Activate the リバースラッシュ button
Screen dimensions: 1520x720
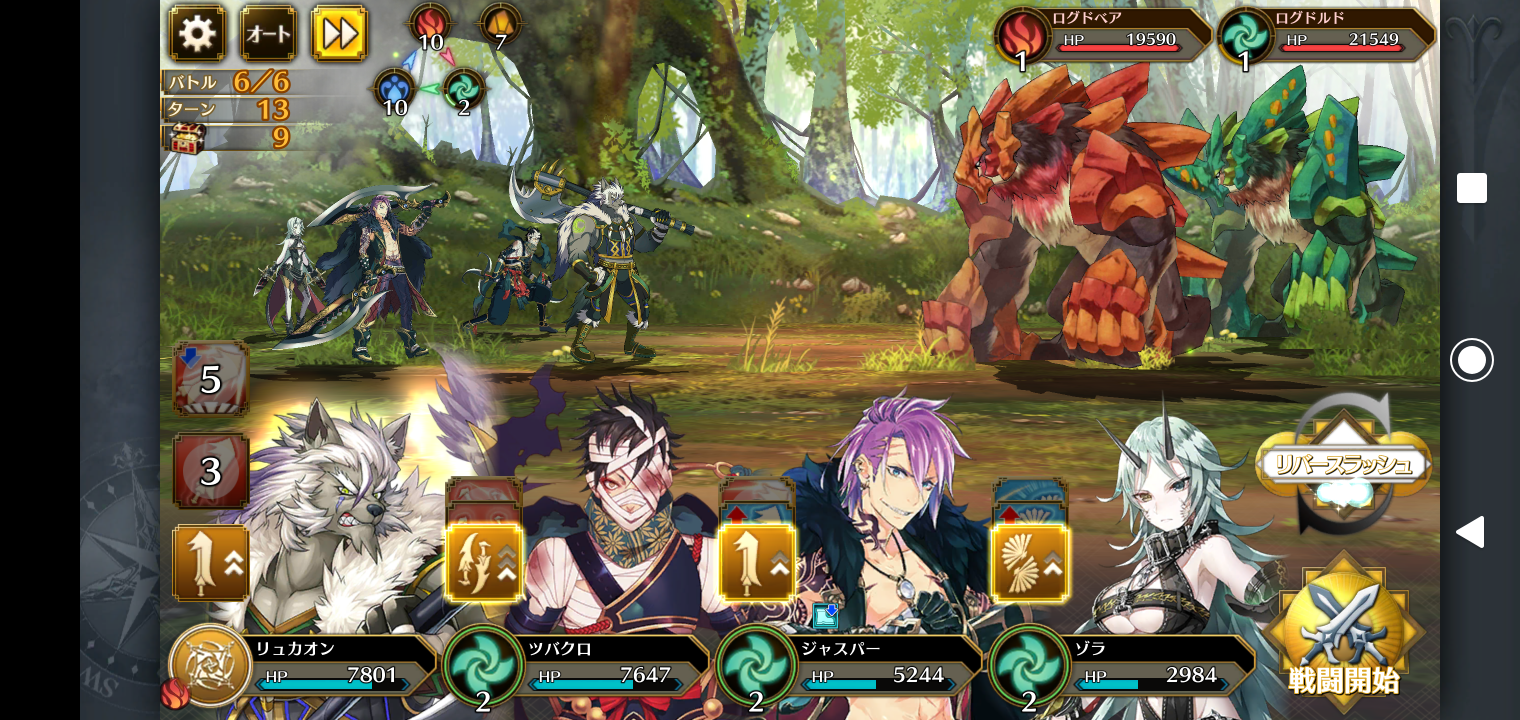(x=1343, y=465)
